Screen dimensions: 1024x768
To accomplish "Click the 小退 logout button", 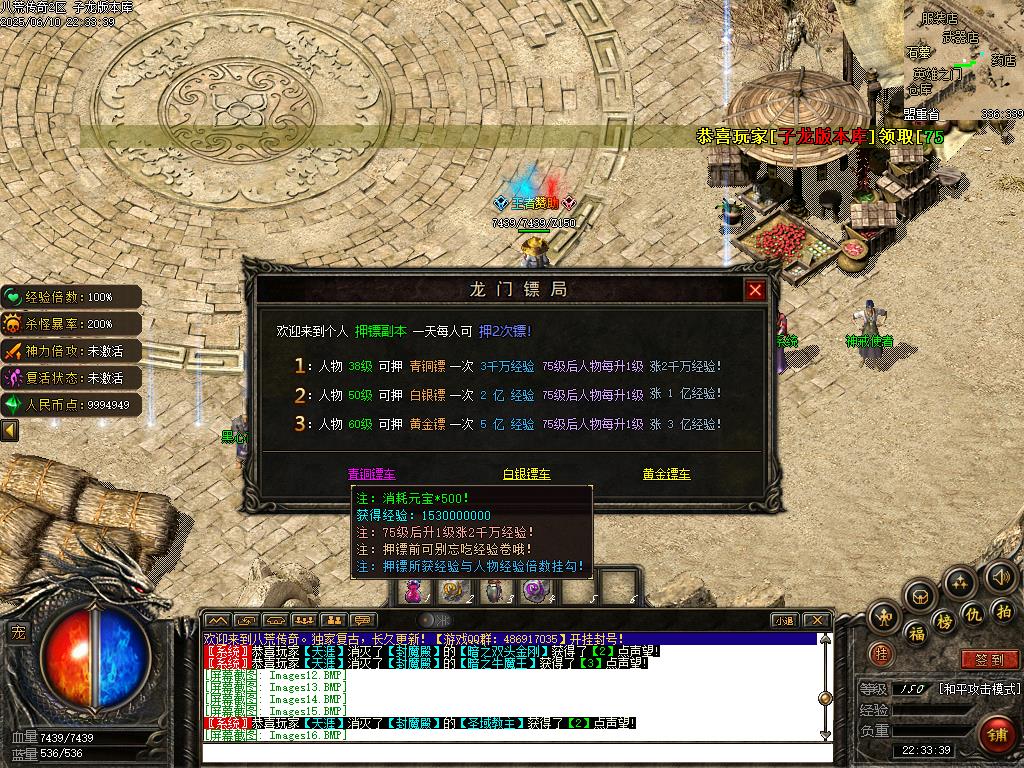I will click(x=783, y=620).
